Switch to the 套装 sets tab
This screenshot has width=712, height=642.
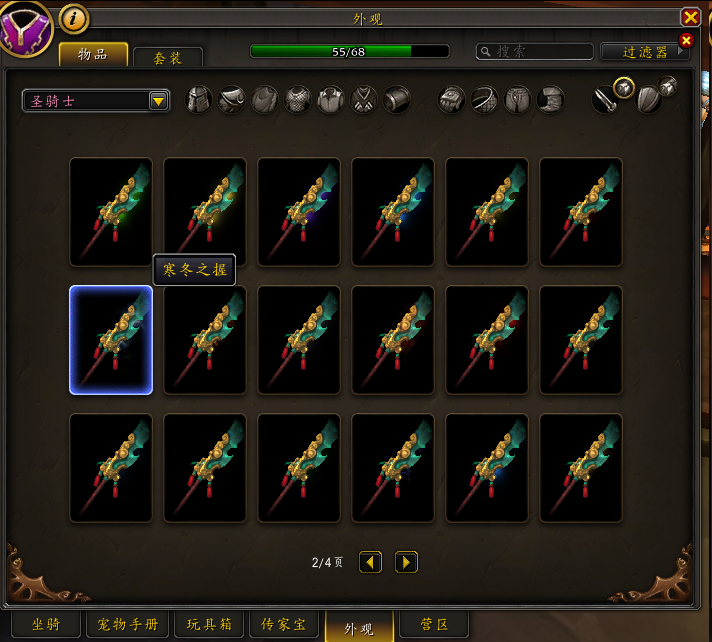click(x=167, y=58)
